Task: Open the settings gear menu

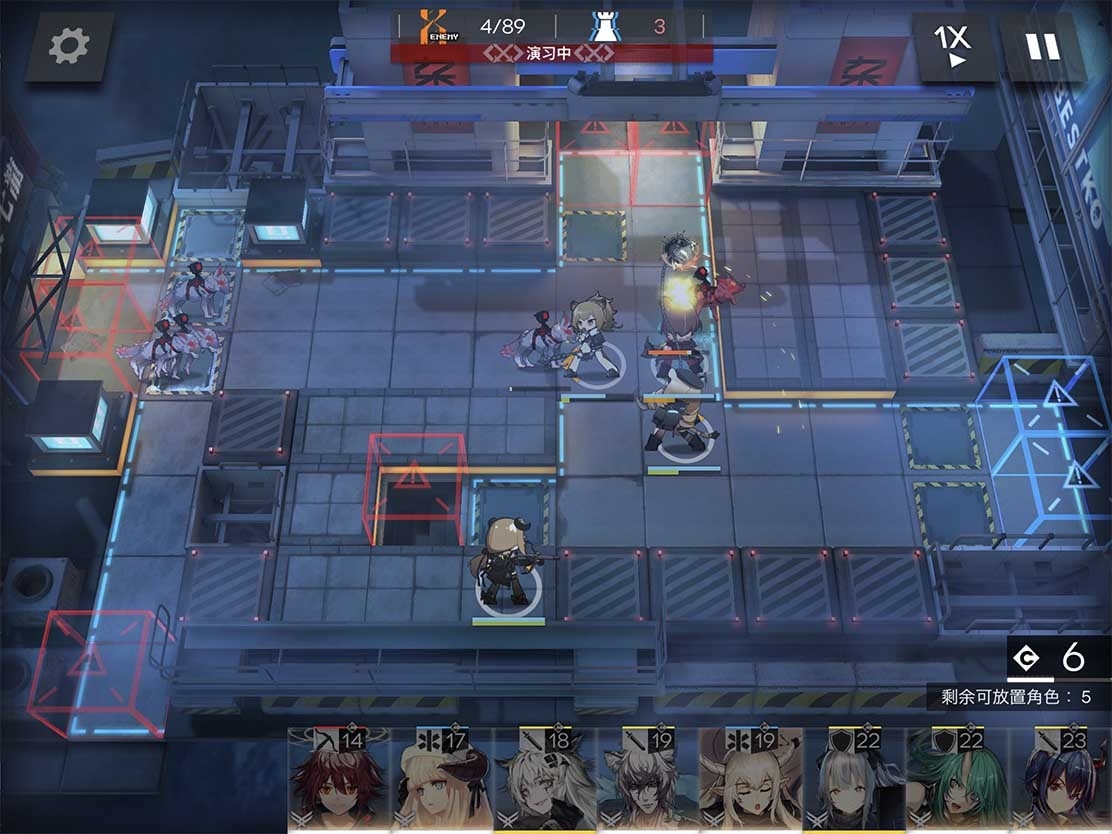Action: click(x=69, y=46)
